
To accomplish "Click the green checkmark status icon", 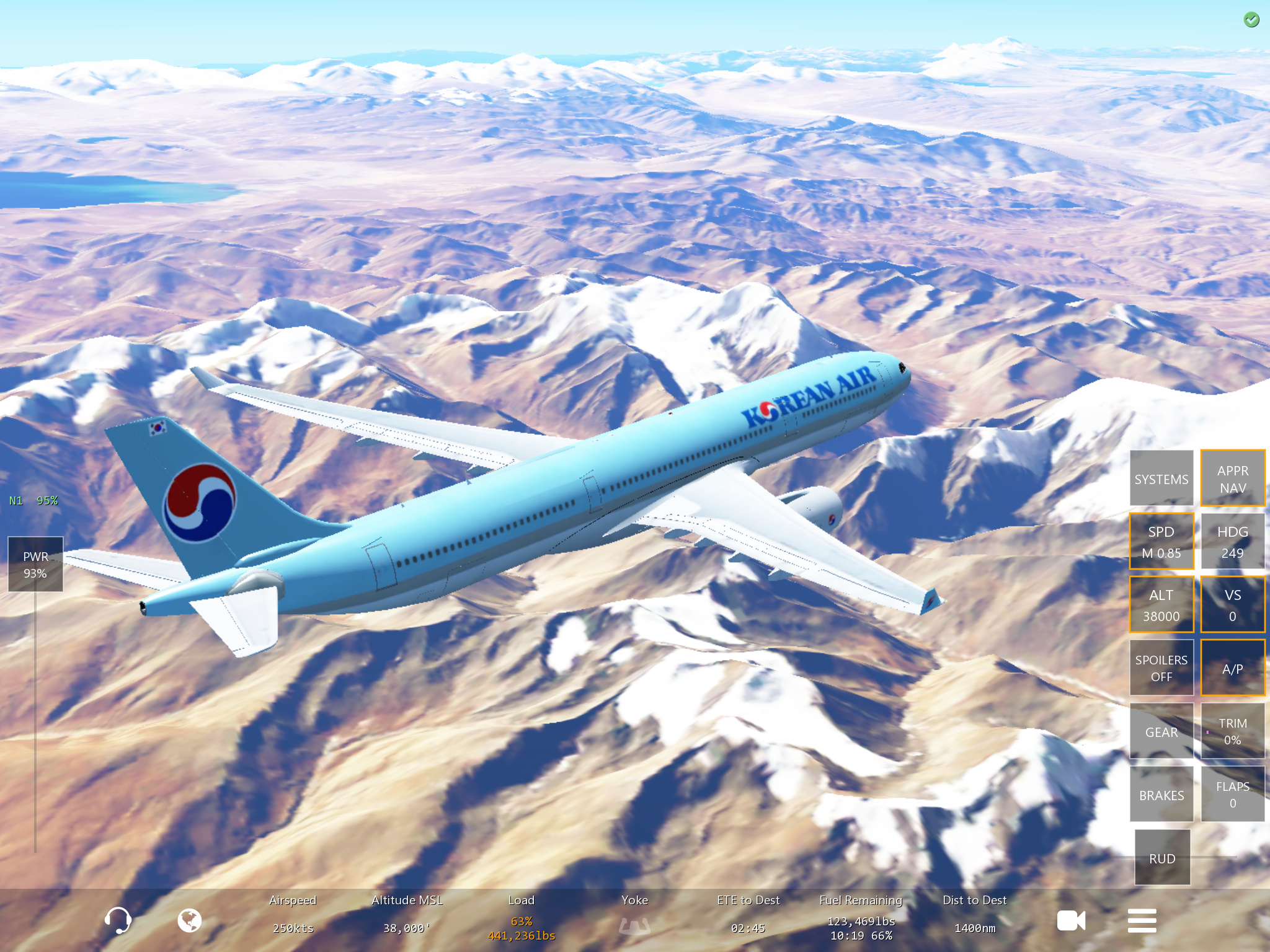I will (1251, 20).
